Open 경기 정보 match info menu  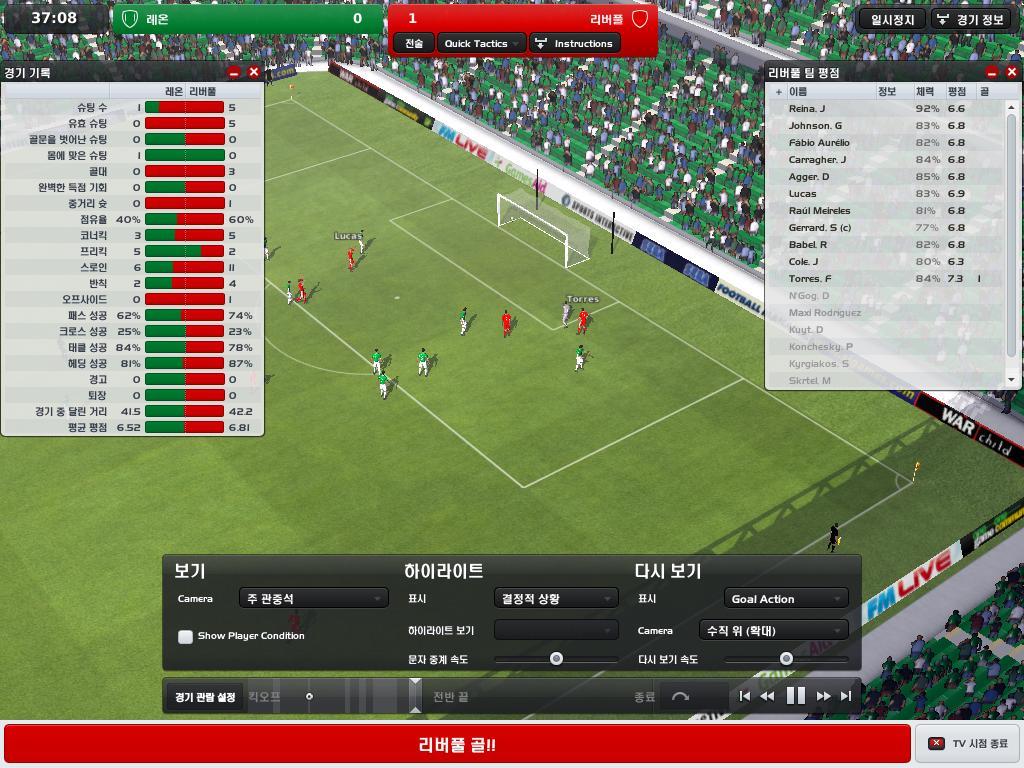click(970, 19)
